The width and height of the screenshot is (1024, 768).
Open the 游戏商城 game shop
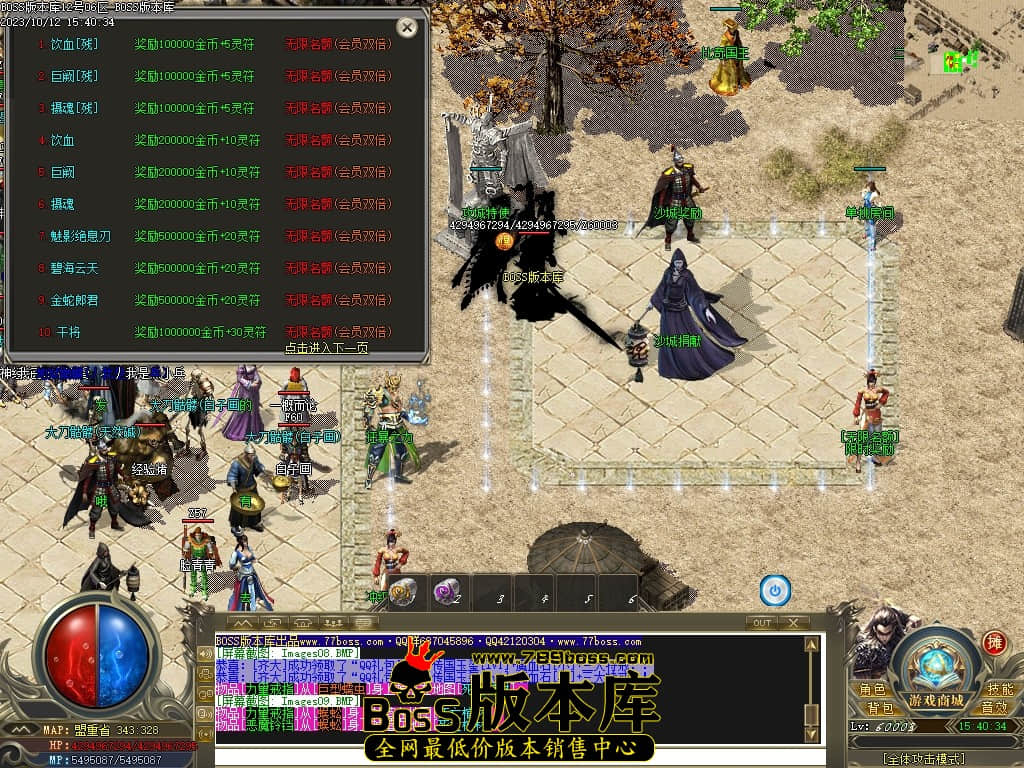tap(937, 699)
